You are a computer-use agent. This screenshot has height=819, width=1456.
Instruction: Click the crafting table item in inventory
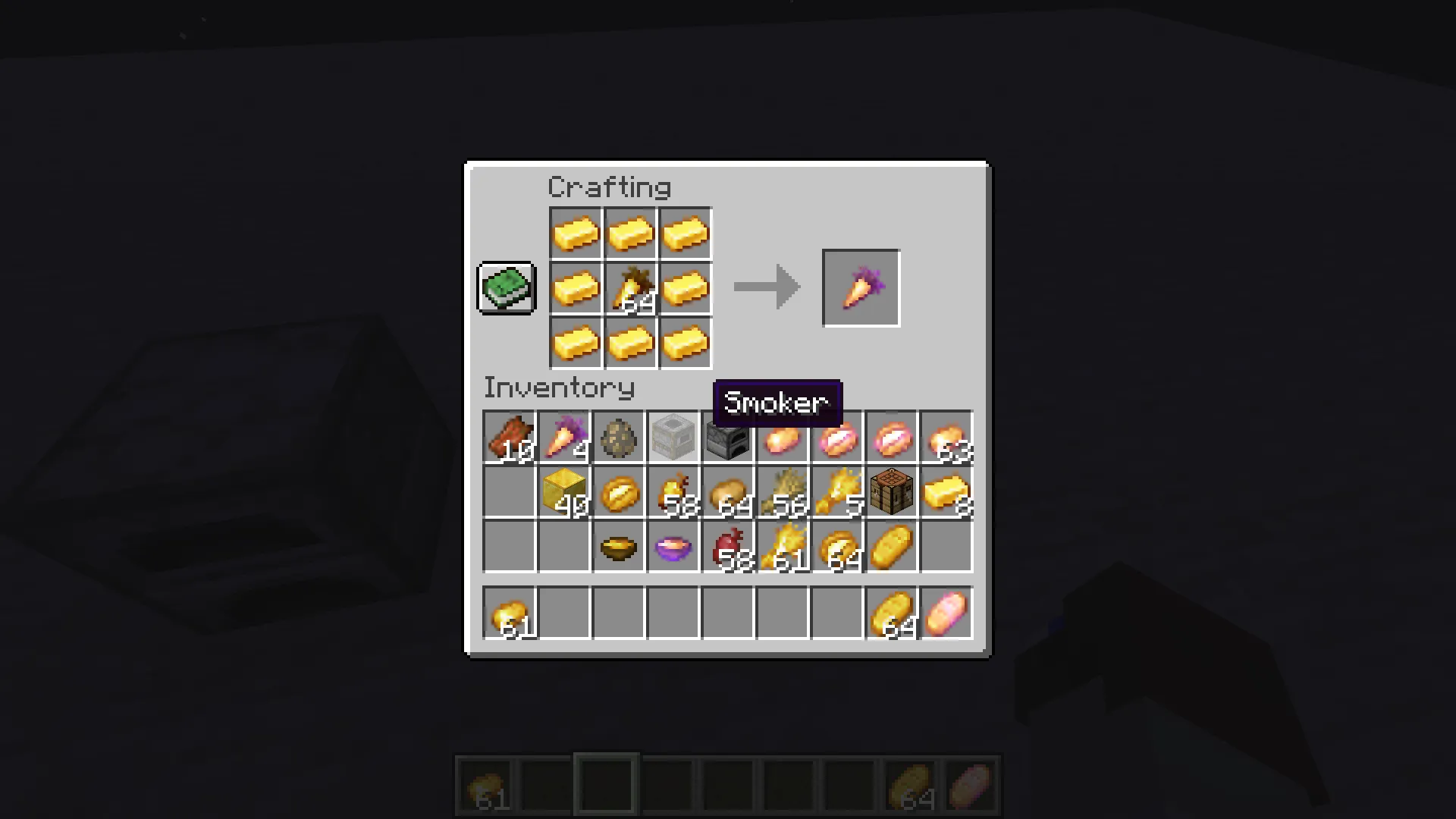(891, 493)
